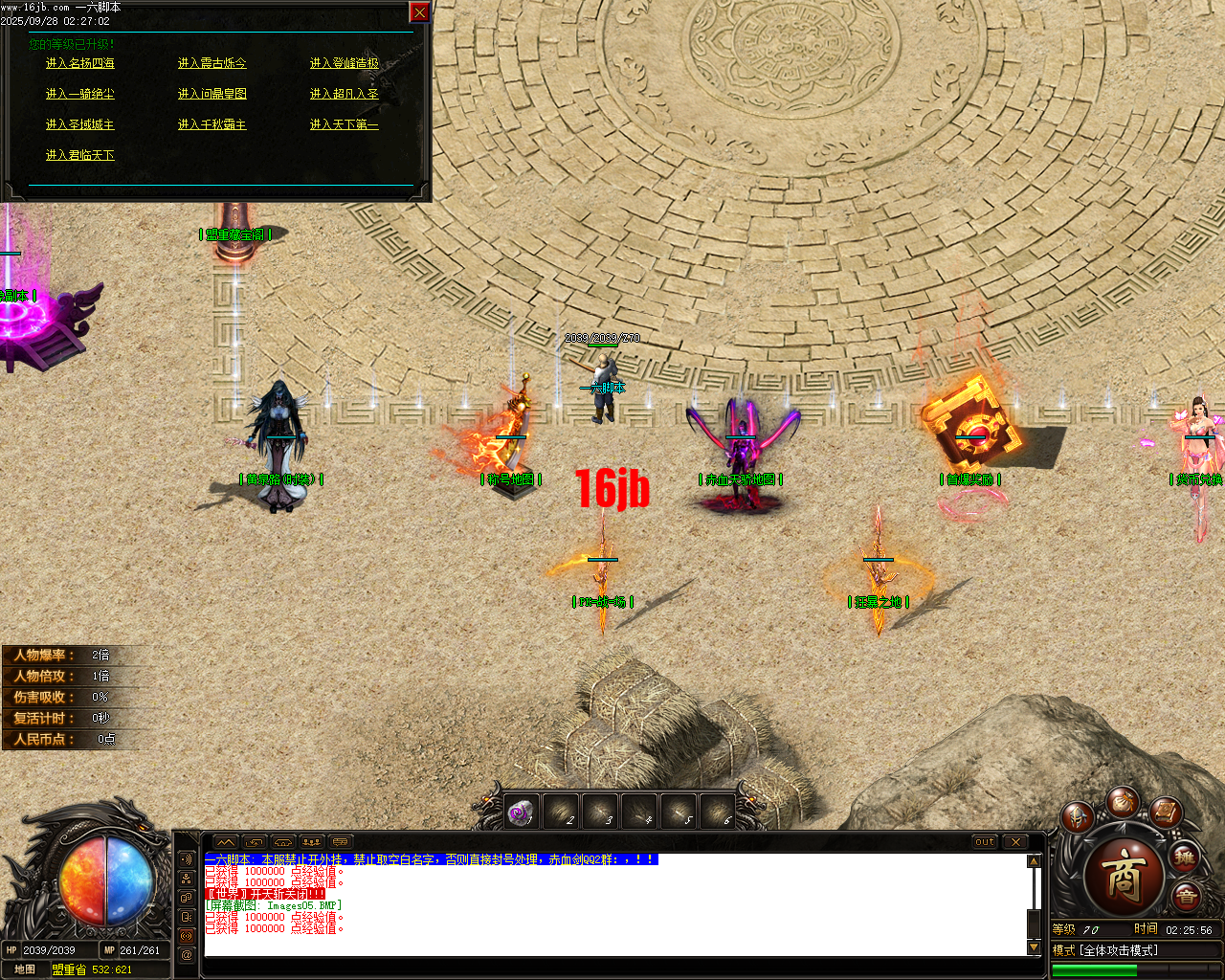The height and width of the screenshot is (980, 1225).
Task: Click the group-of-people icon on the chat toolbar
Action: pyautogui.click(x=311, y=841)
